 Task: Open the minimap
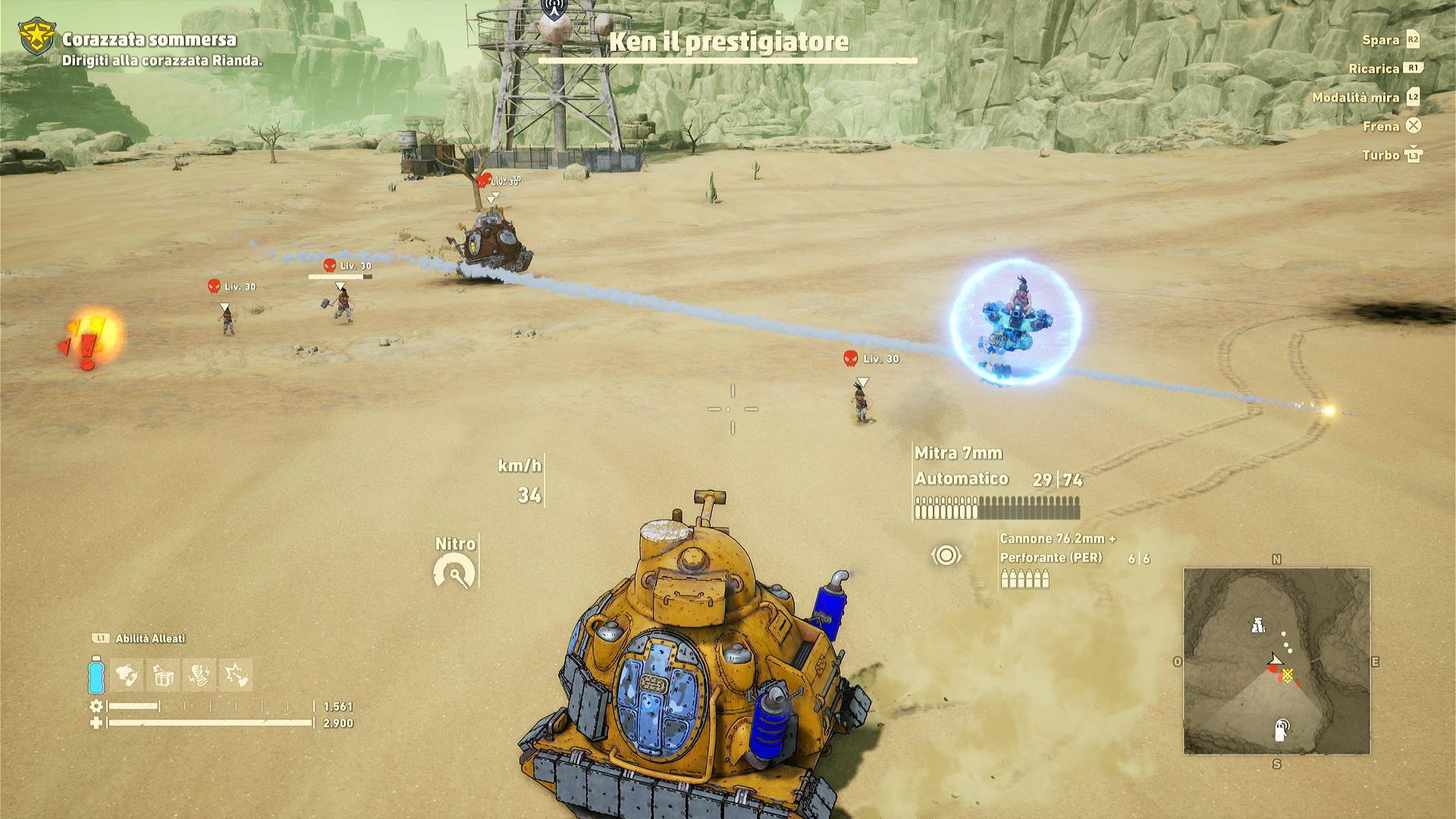(1276, 661)
